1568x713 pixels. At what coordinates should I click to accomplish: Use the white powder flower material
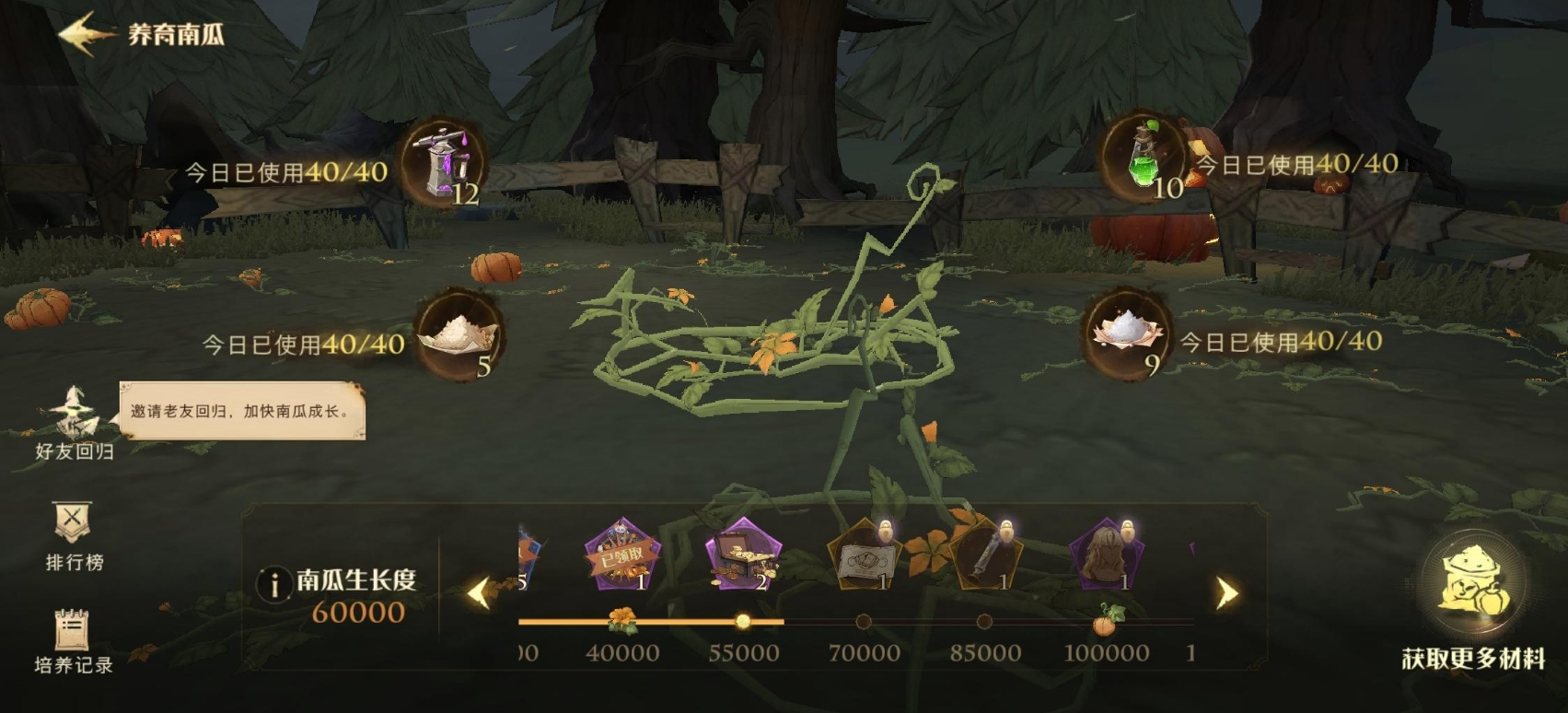(x=1128, y=333)
